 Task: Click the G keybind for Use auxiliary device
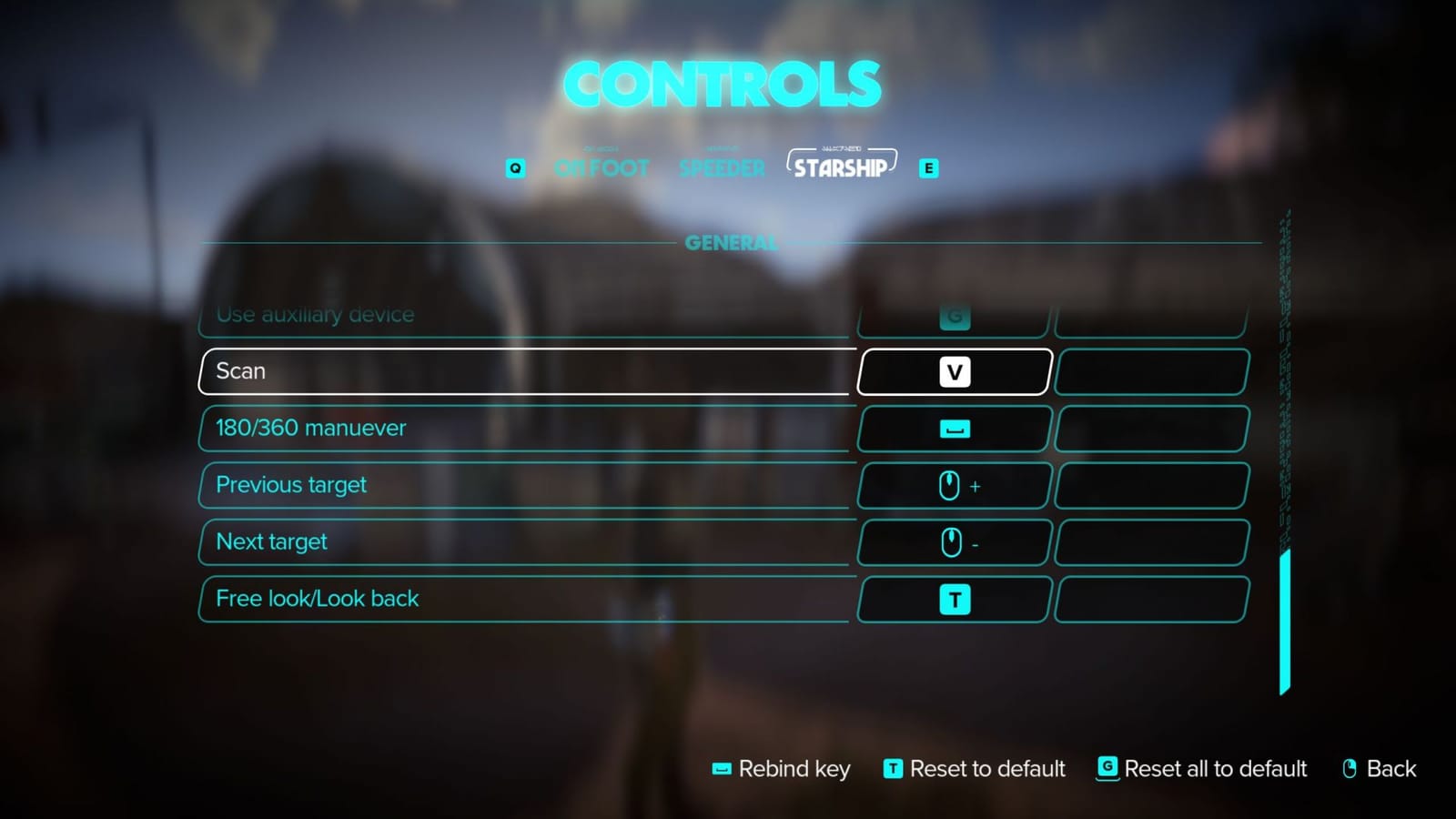953,318
